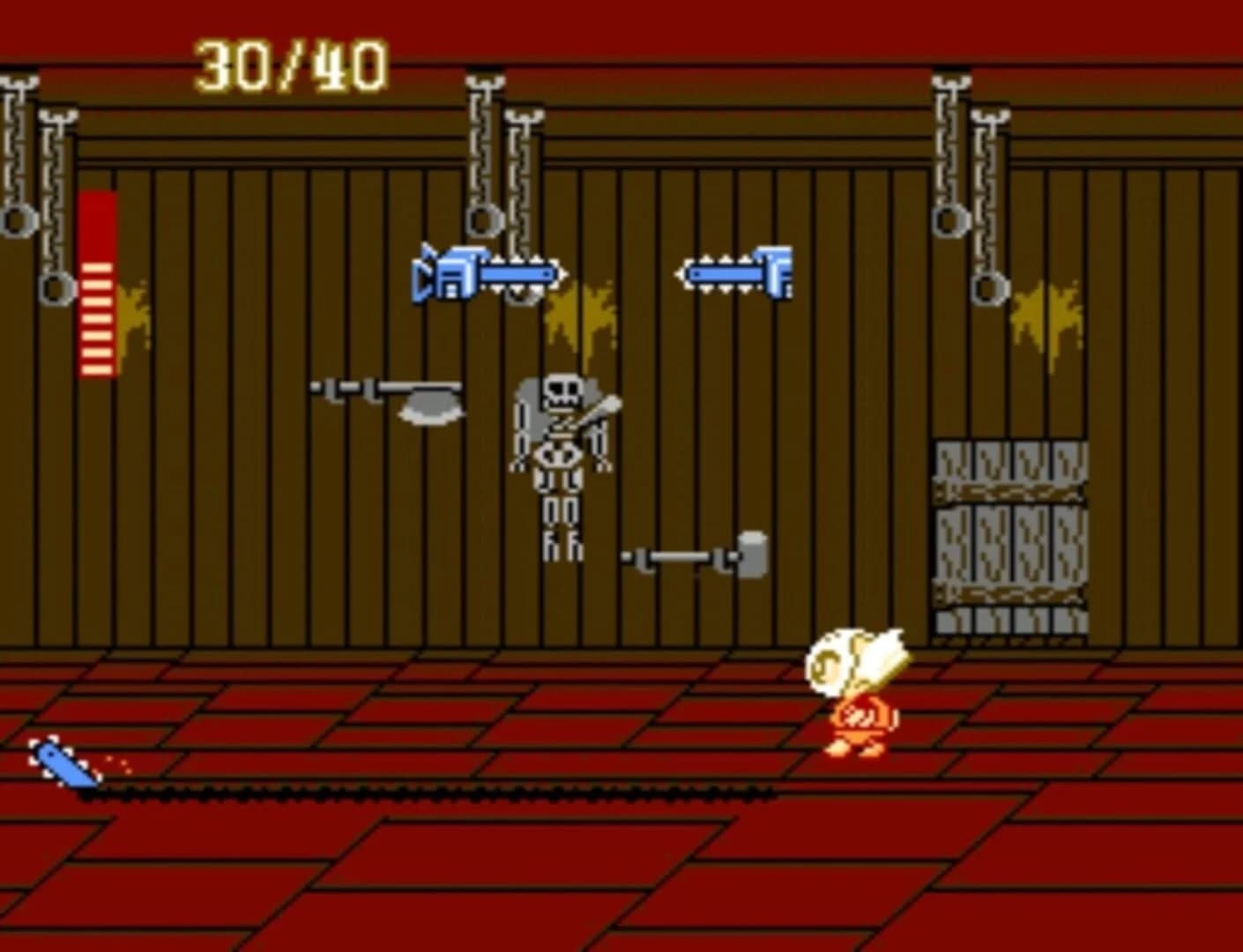Click the hammer sprite below the skeleton
The height and width of the screenshot is (952, 1243).
(696, 557)
